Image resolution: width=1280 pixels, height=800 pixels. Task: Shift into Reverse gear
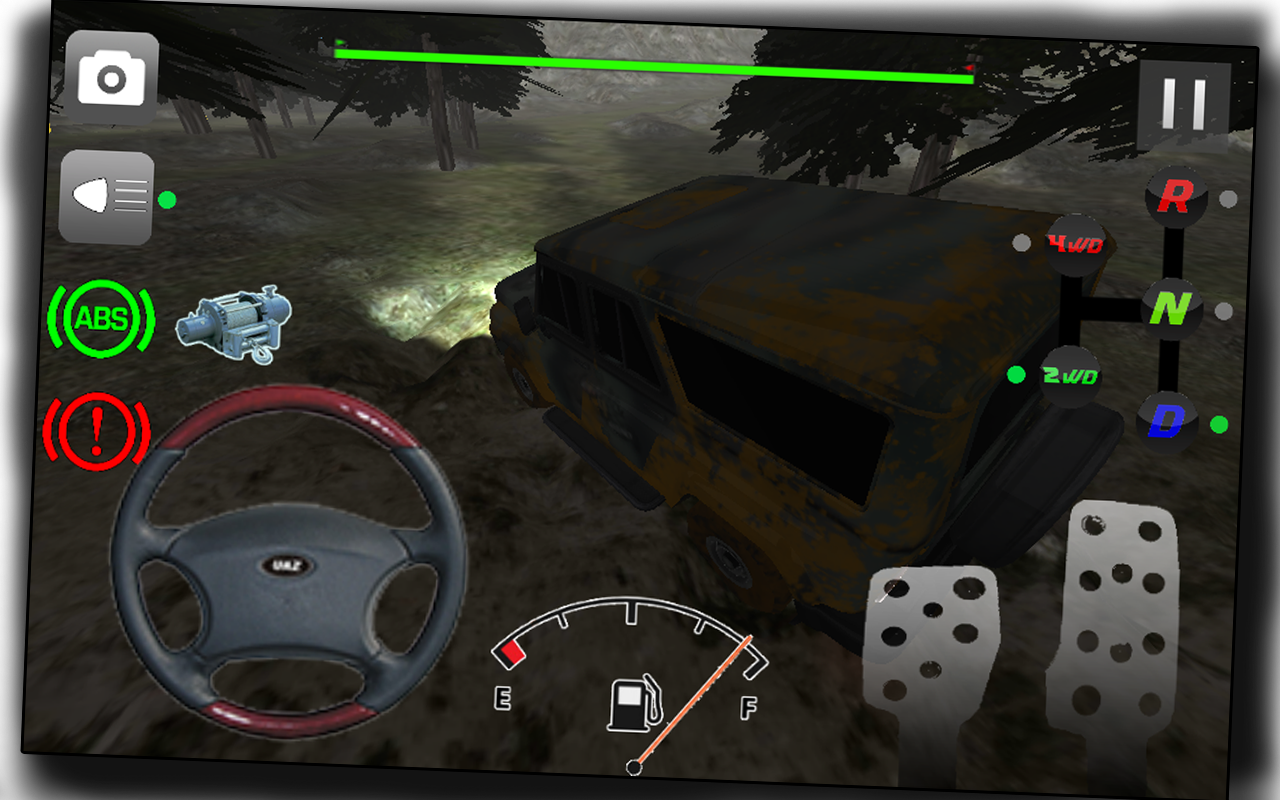[x=1174, y=197]
